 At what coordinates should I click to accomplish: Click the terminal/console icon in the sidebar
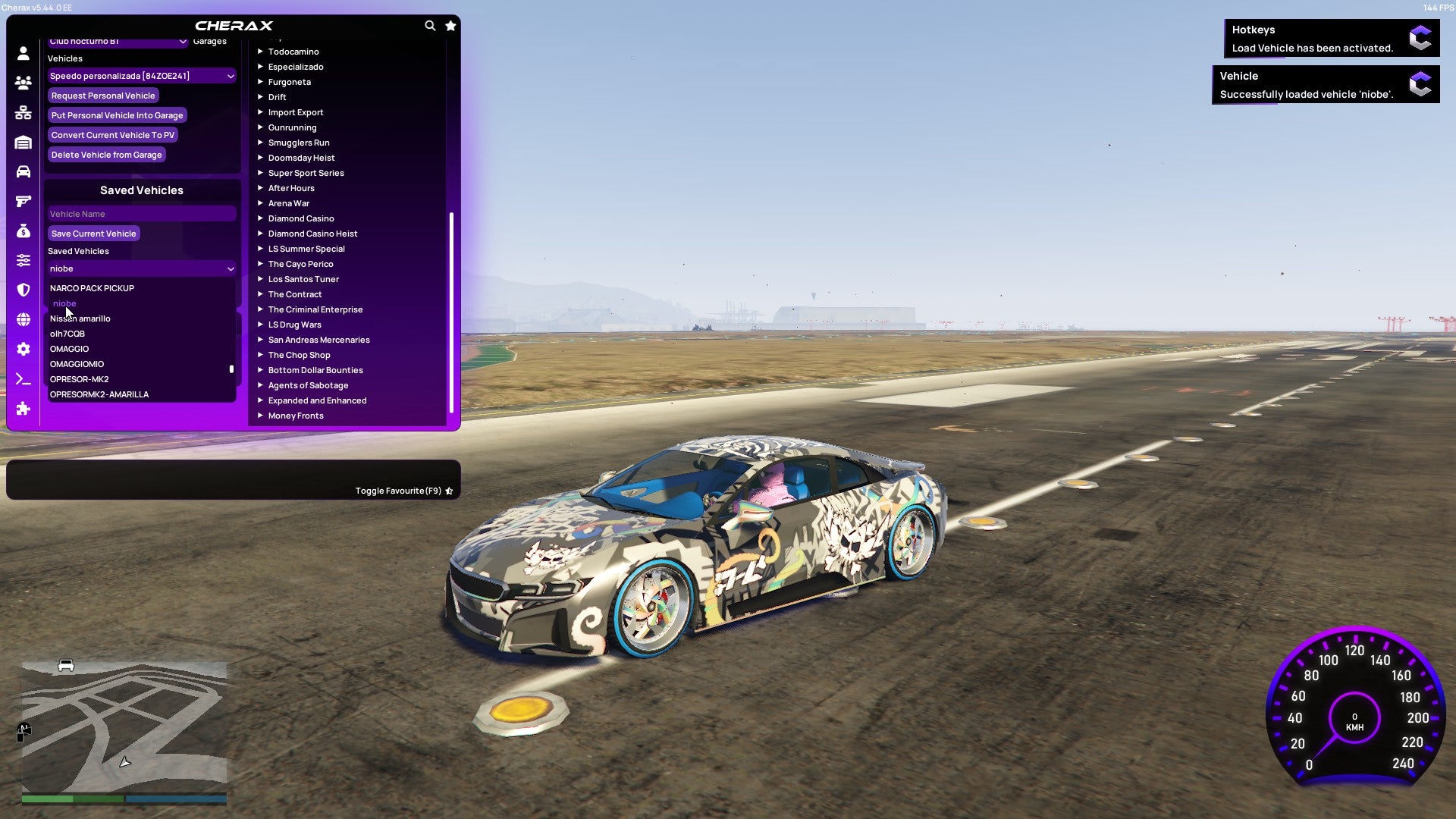pos(23,379)
